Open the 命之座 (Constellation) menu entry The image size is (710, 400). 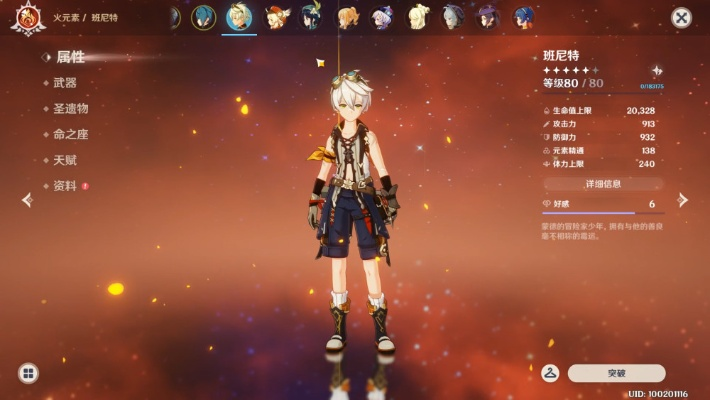[x=70, y=134]
